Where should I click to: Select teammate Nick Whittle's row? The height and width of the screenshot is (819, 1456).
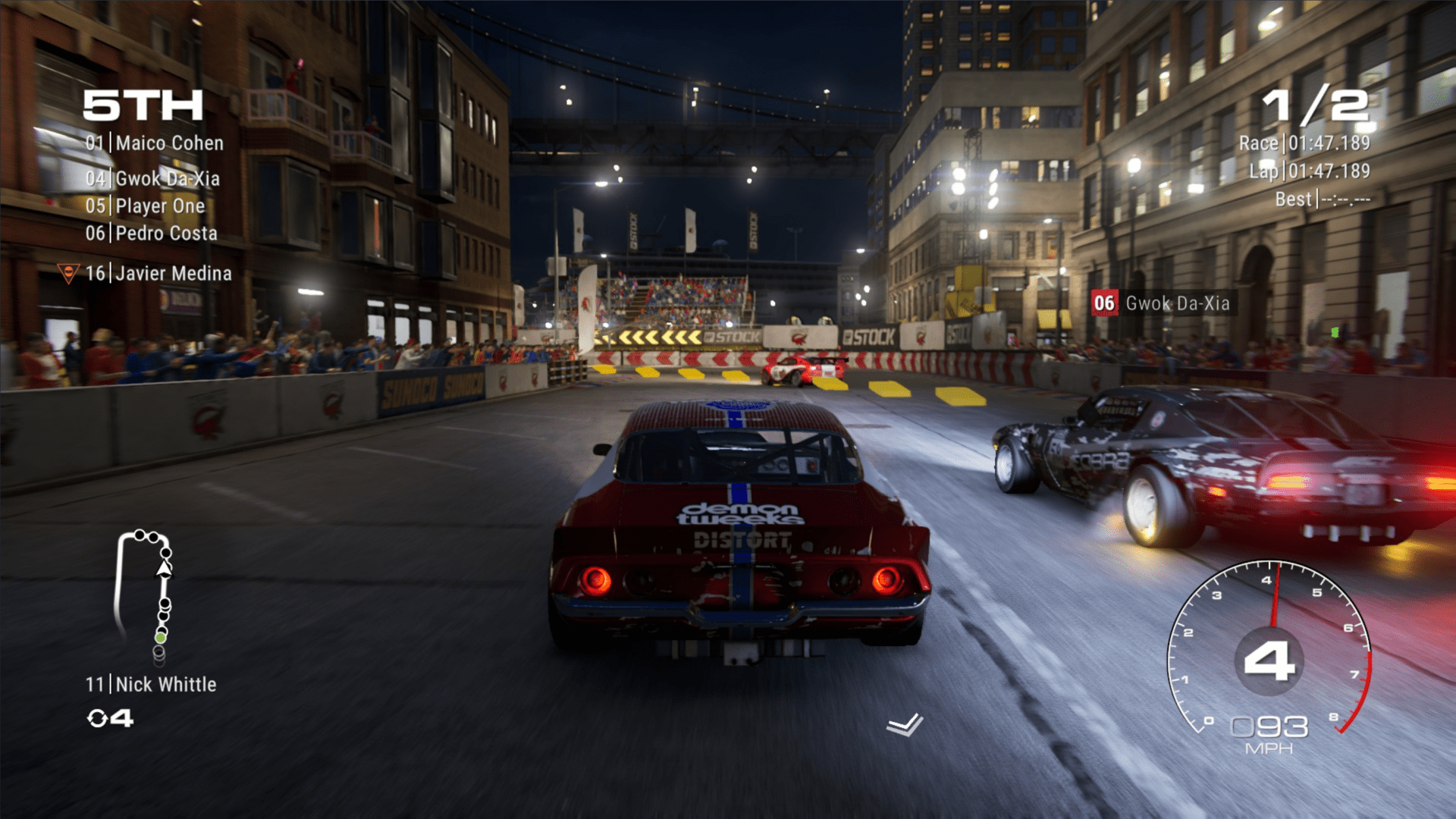(151, 685)
